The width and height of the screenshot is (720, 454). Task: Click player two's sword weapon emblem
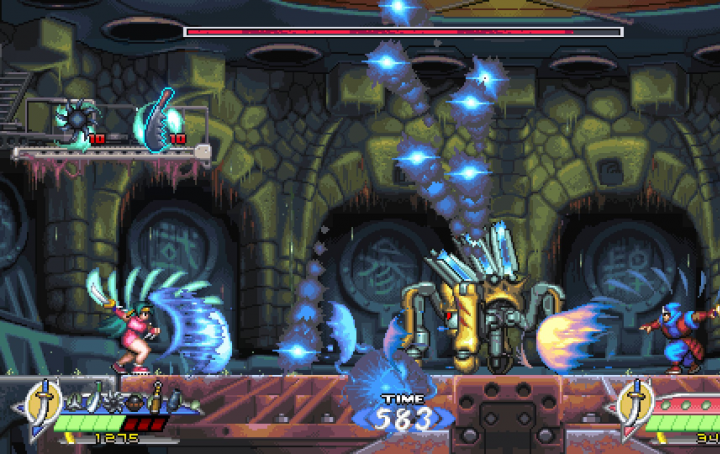(635, 403)
